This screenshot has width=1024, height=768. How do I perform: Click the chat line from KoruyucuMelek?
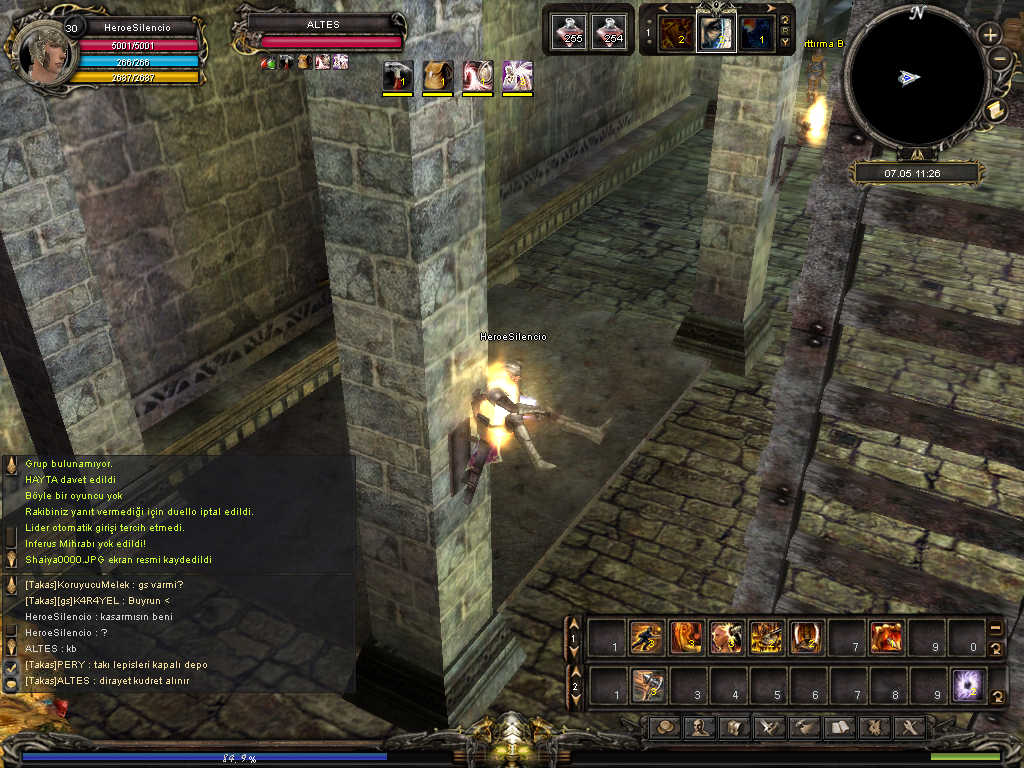[x=104, y=585]
